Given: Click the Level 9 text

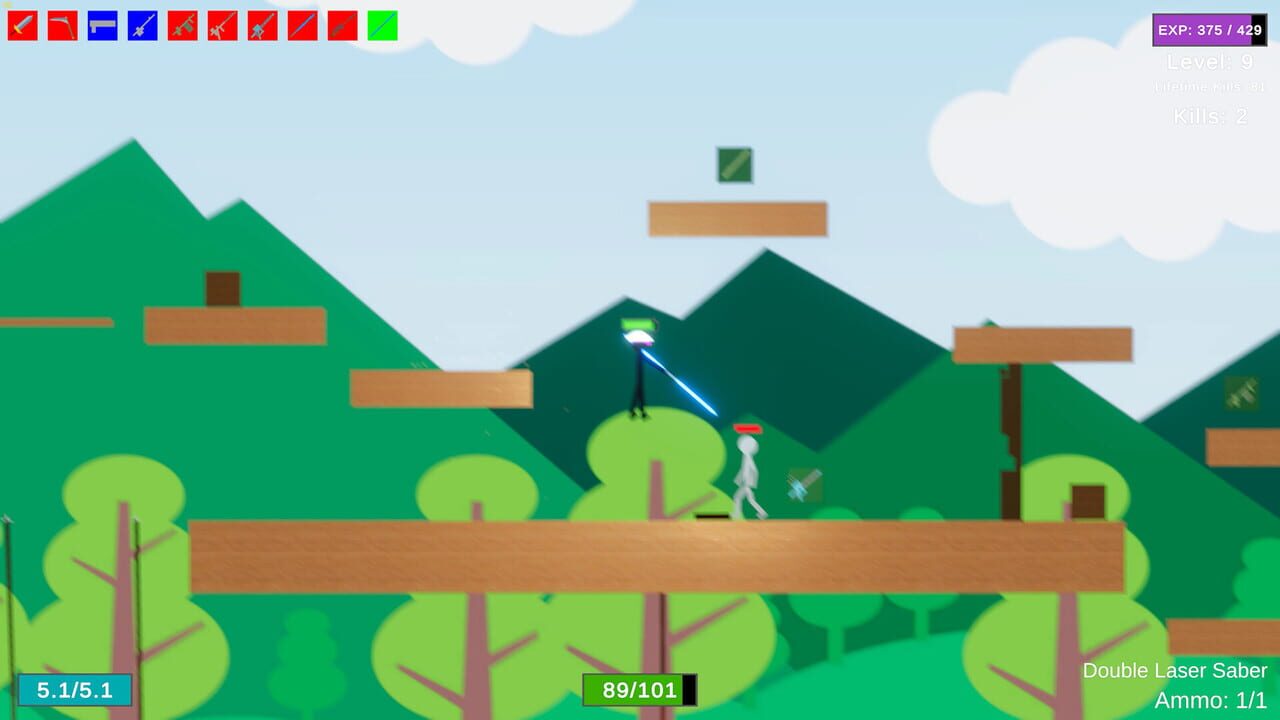Looking at the screenshot, I should (1210, 62).
